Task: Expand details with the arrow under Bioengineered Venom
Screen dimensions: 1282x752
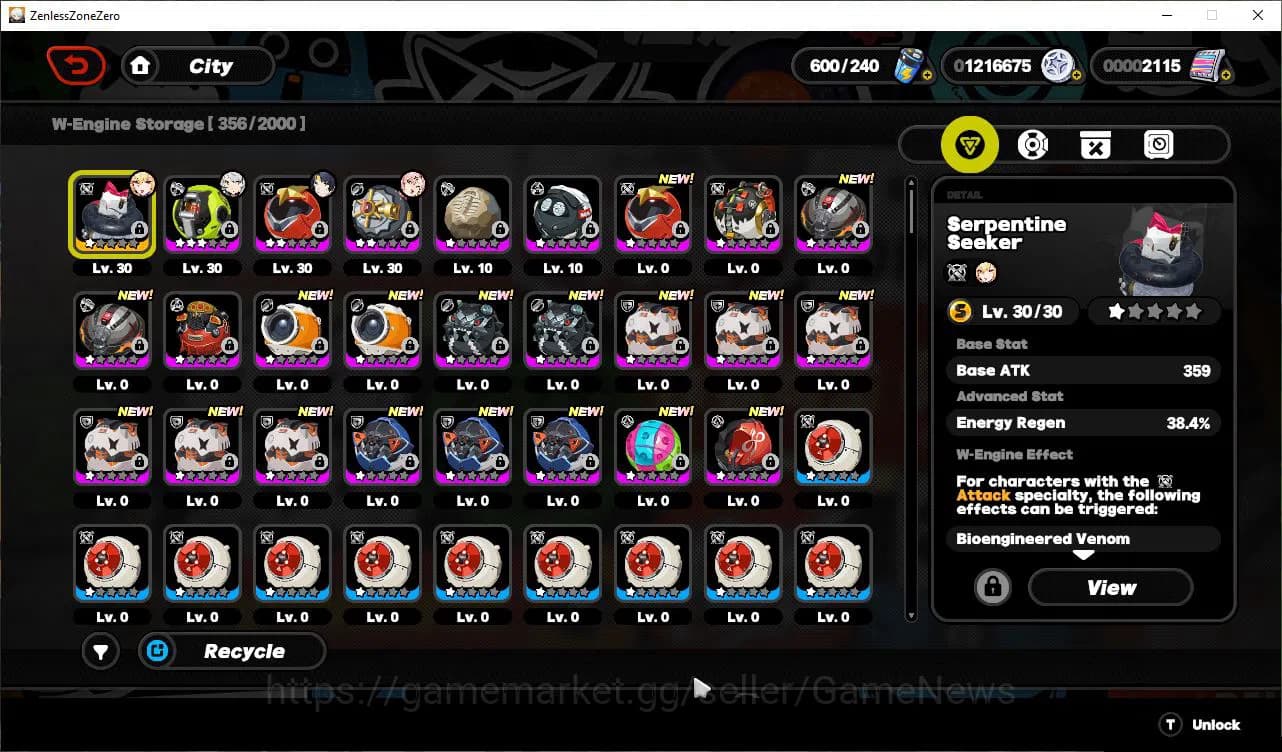Action: point(1083,556)
